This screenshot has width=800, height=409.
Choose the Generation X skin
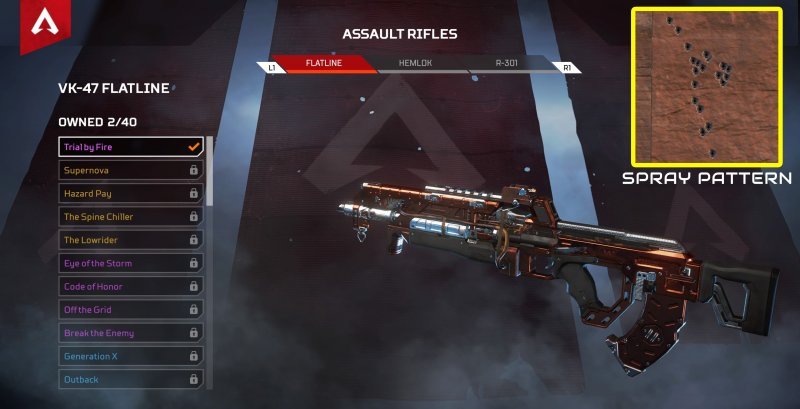(131, 356)
